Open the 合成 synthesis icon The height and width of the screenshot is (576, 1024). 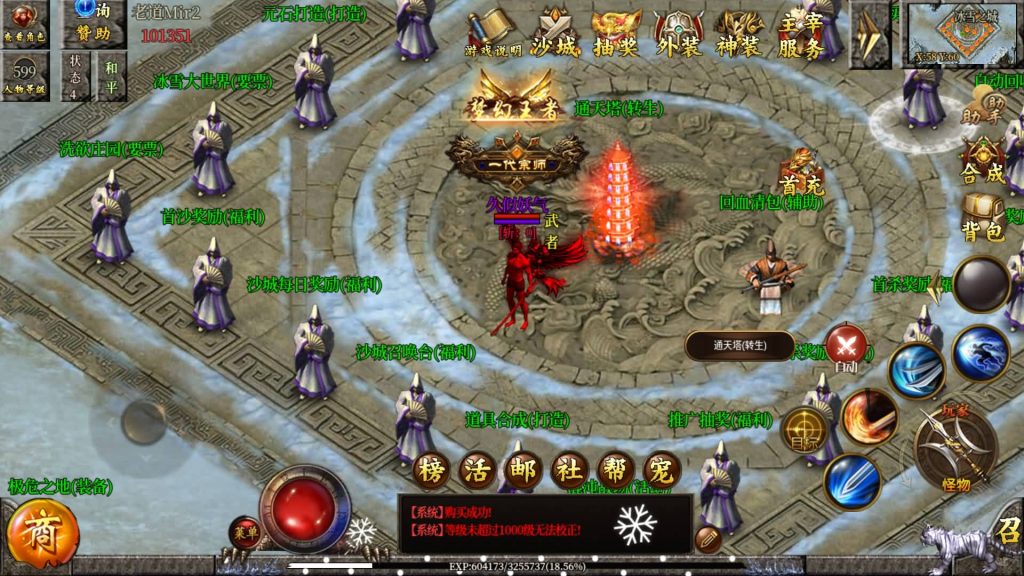pyautogui.click(x=983, y=160)
